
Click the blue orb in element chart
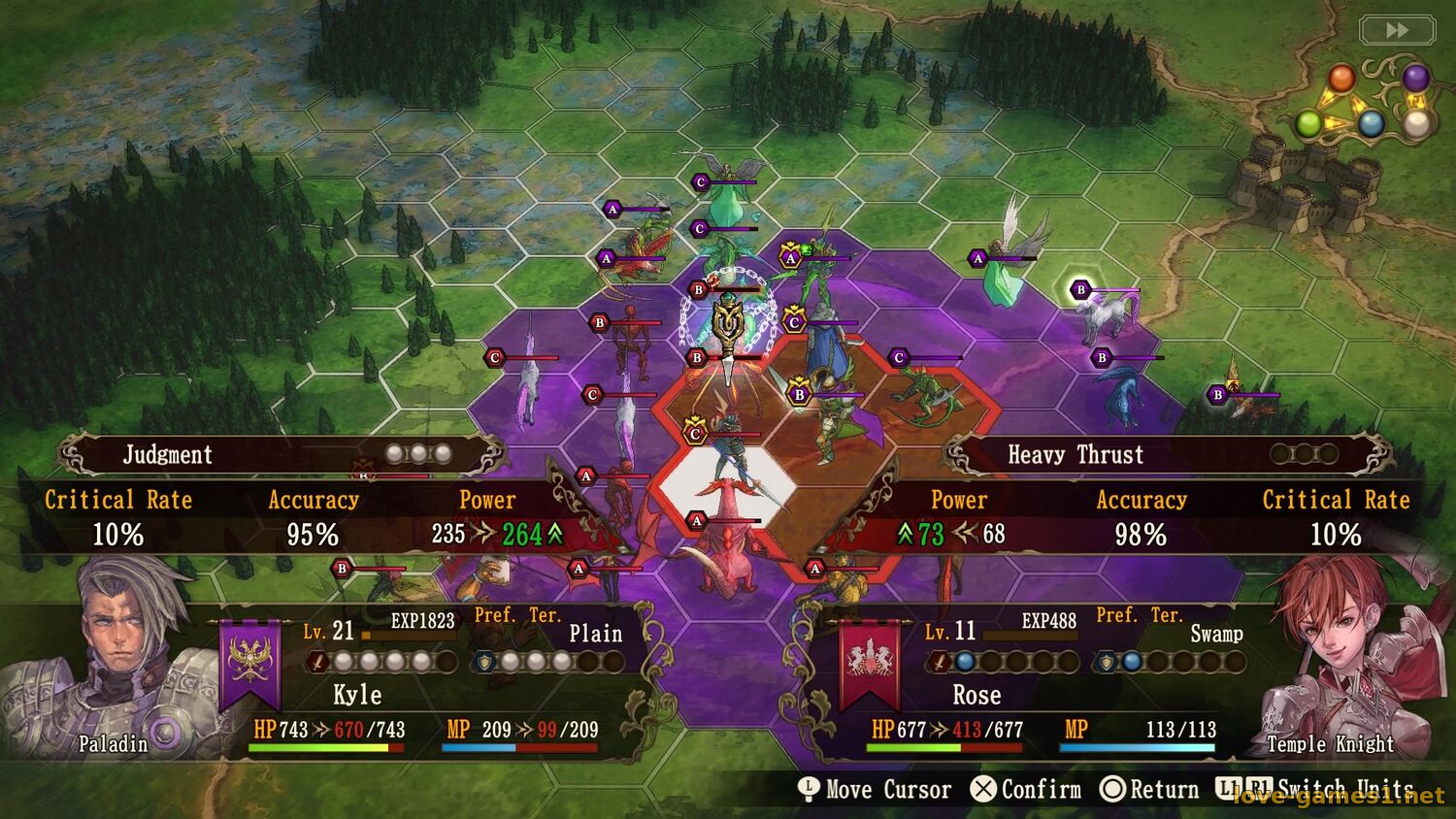[x=1371, y=123]
